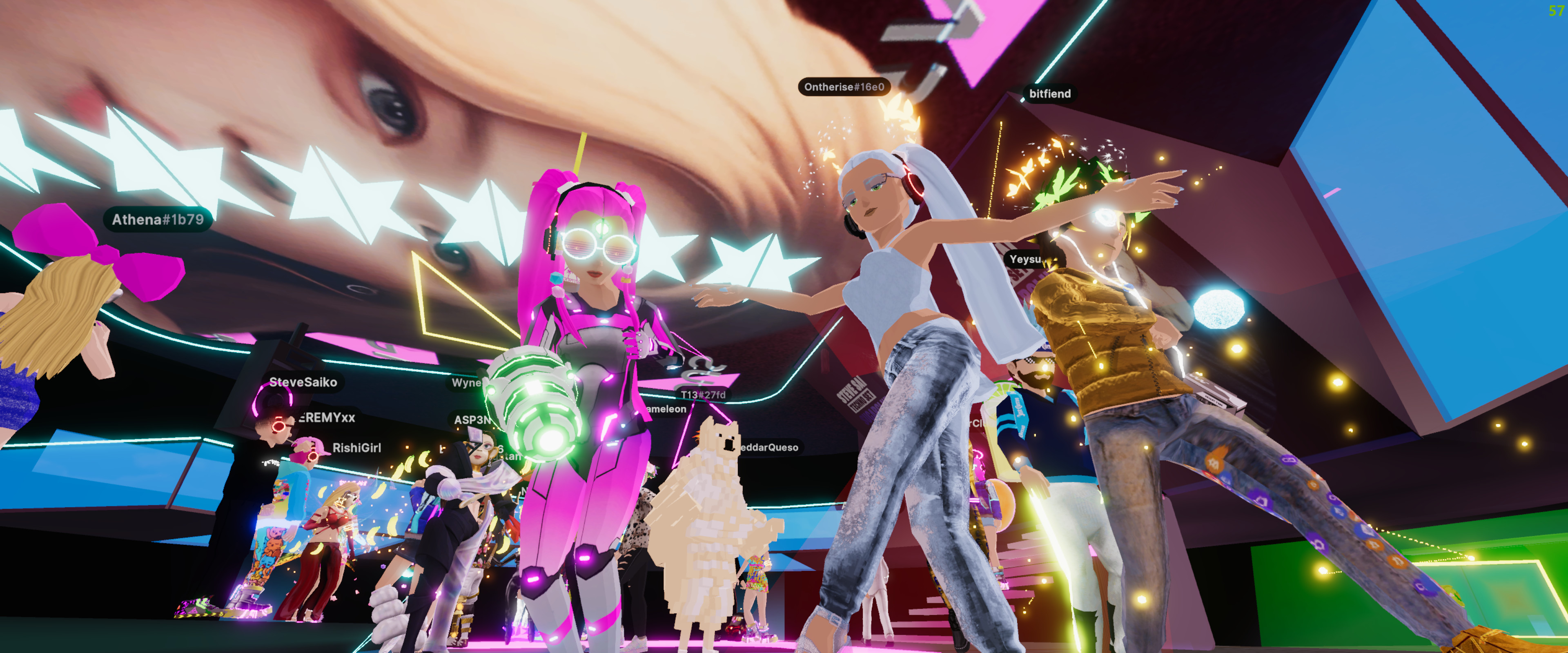This screenshot has height=653, width=1568.
Task: Open bitfiend's player name tag
Action: 1049,94
